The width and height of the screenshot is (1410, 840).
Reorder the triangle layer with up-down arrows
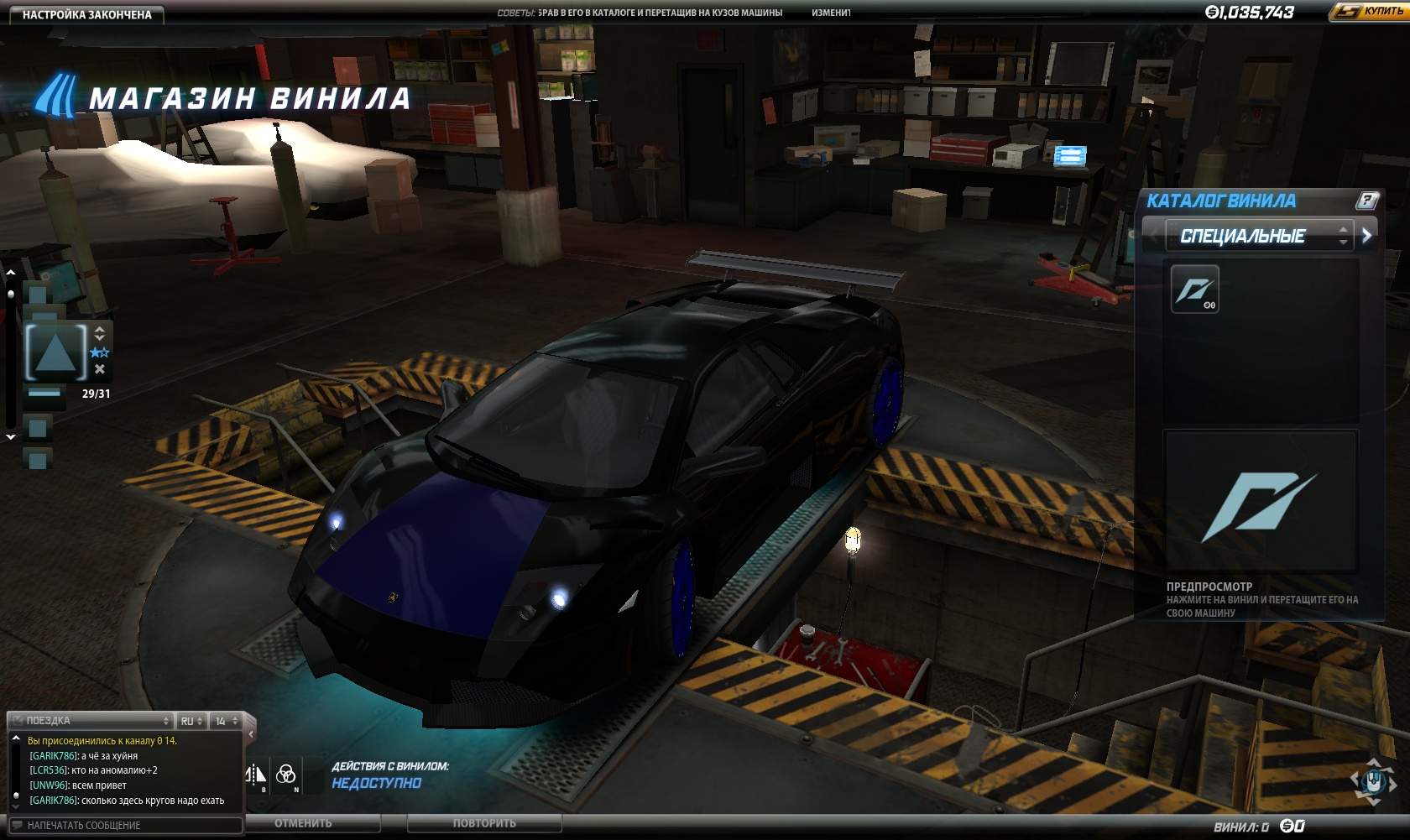pos(100,333)
